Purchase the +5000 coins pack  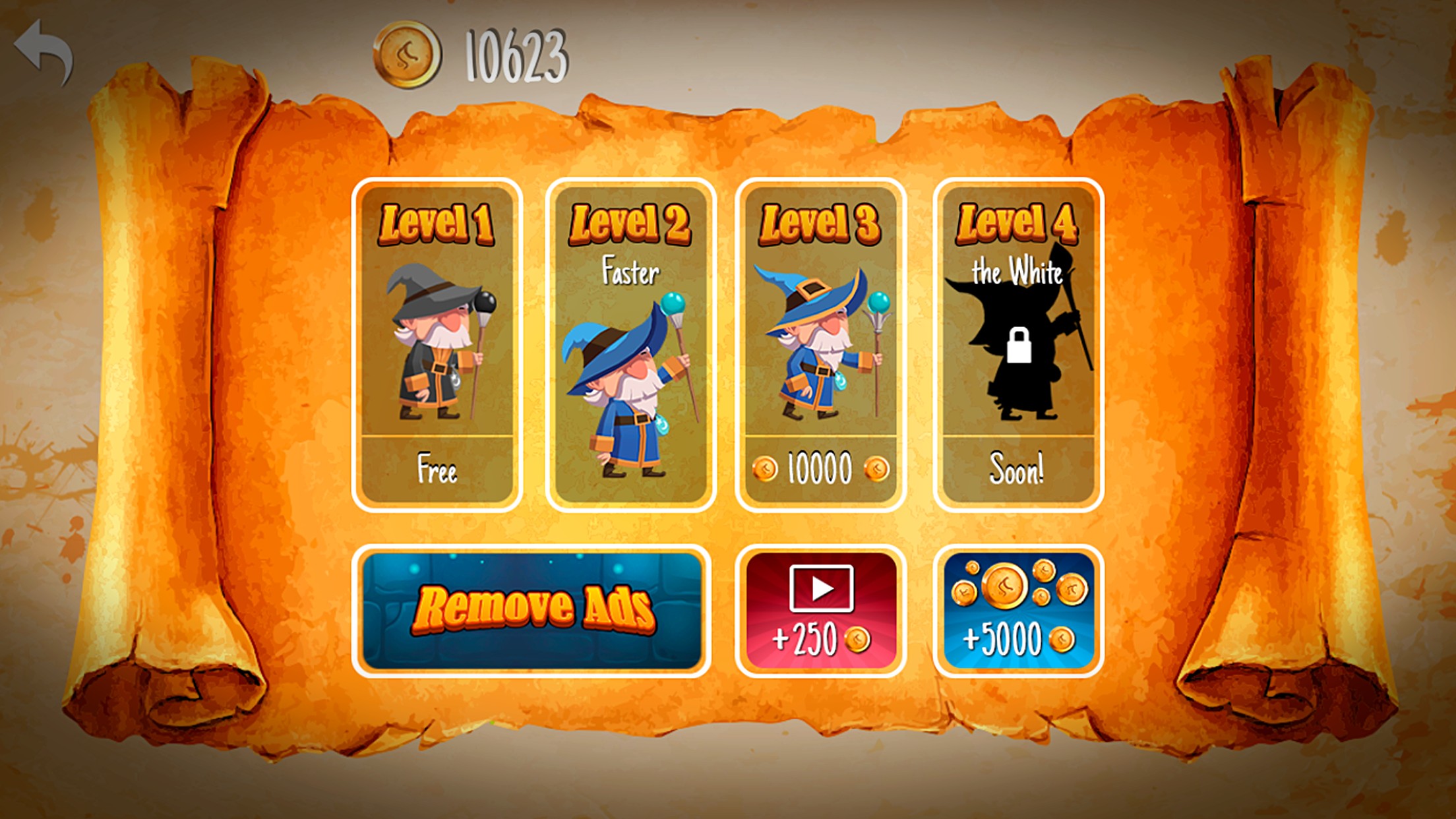1017,611
